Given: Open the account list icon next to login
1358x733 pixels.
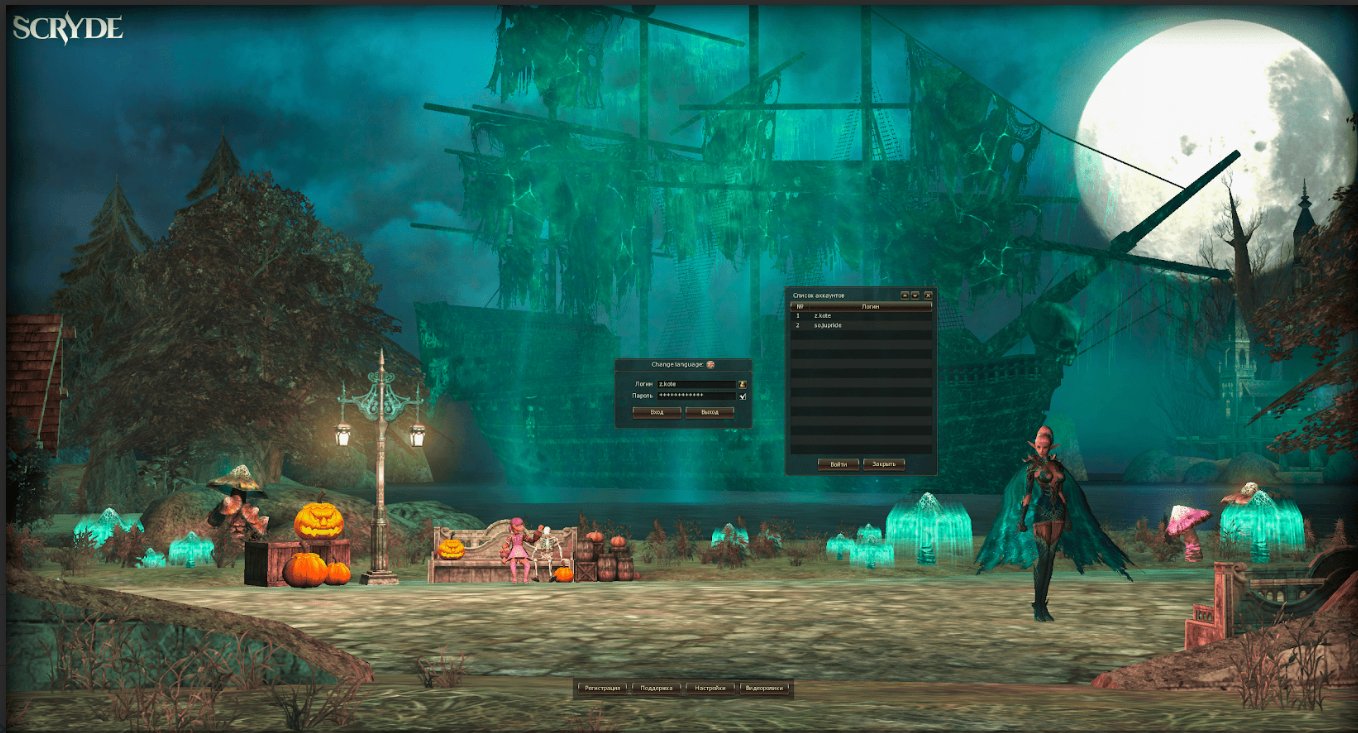Looking at the screenshot, I should click(743, 384).
